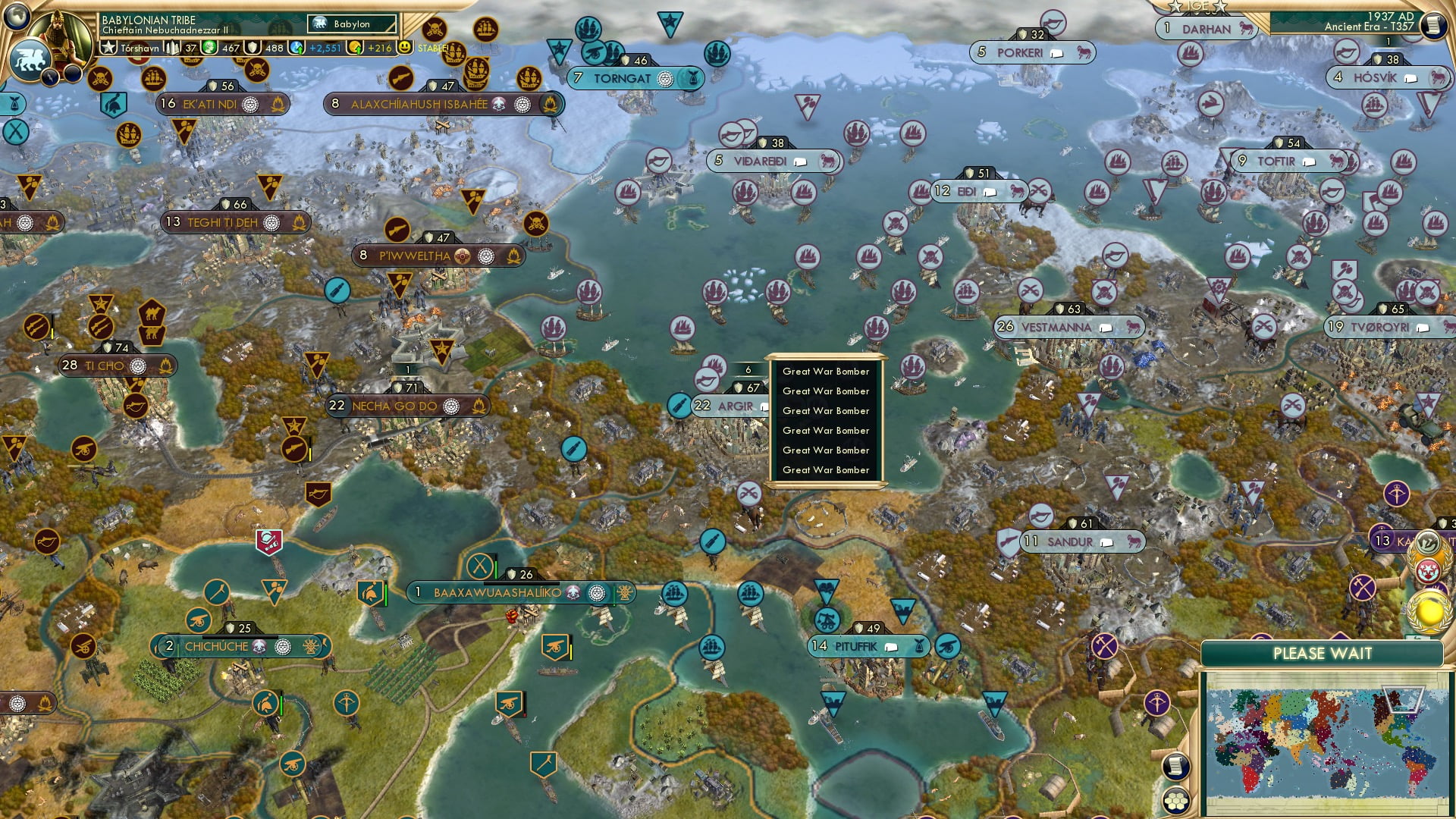Click the blue culture globe showing +2,551
This screenshot has width=1456, height=819.
click(294, 48)
